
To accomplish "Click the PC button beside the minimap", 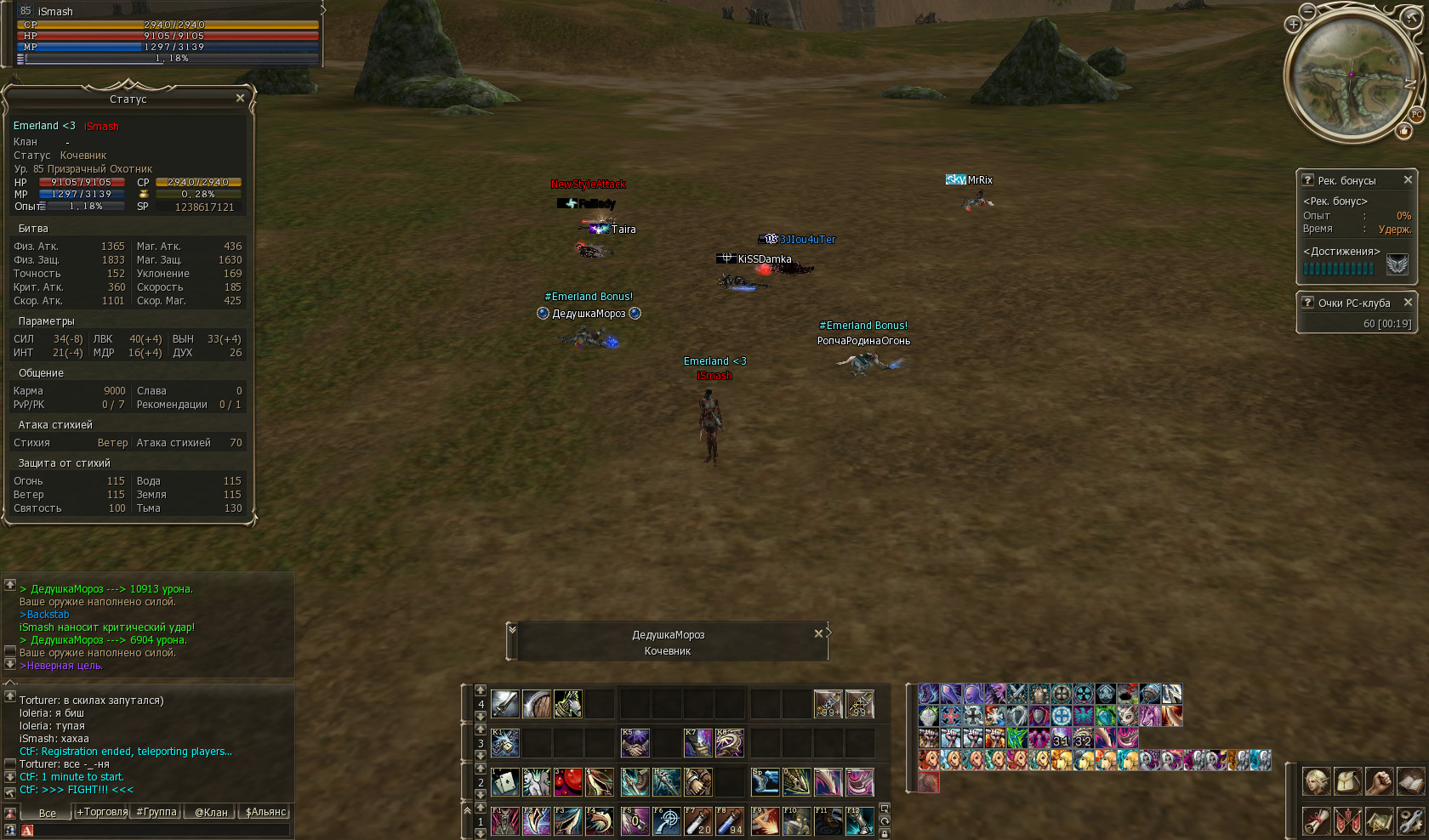I will 1416,115.
